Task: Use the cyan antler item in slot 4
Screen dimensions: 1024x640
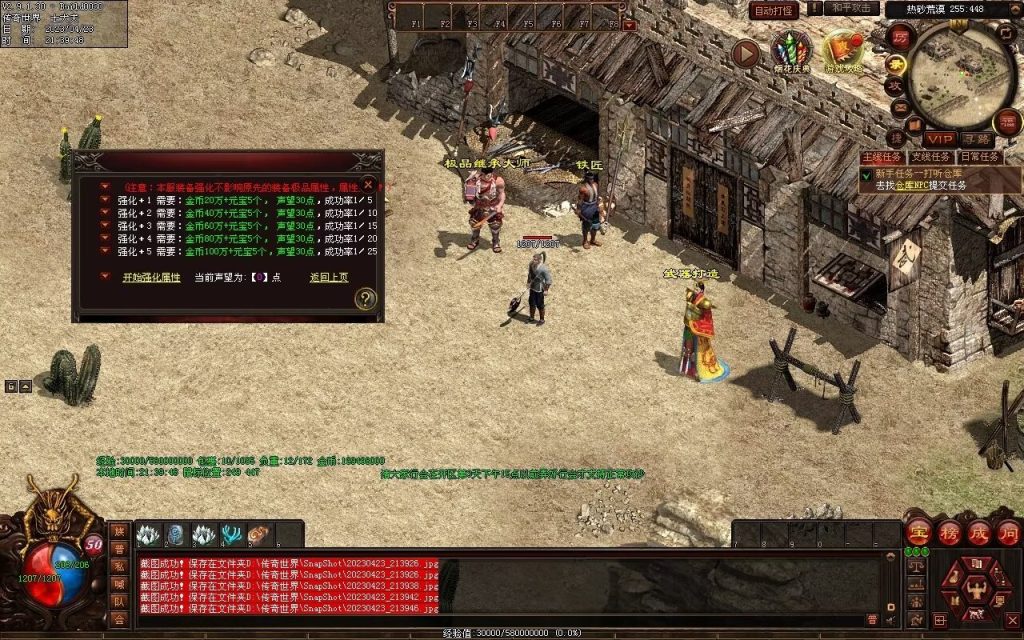Action: pos(232,535)
